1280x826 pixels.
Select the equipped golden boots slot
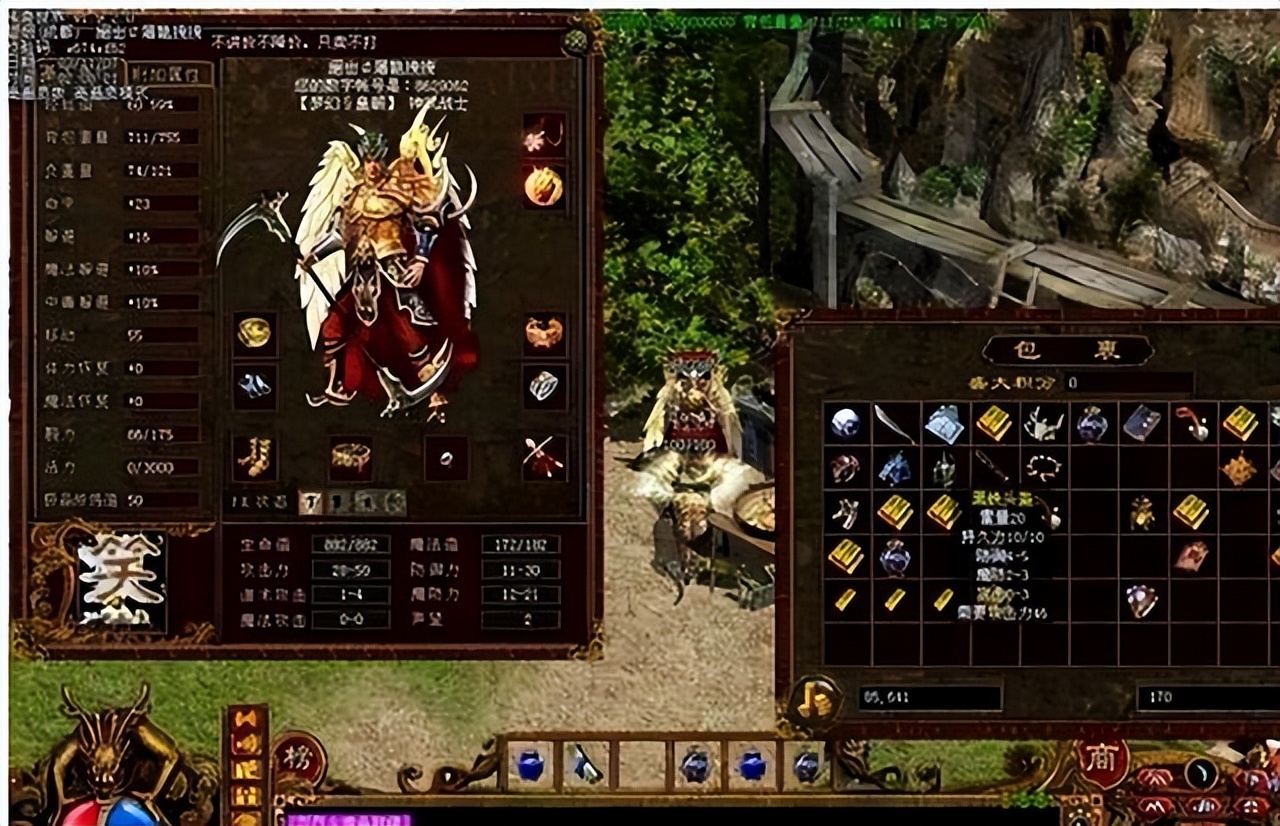254,458
